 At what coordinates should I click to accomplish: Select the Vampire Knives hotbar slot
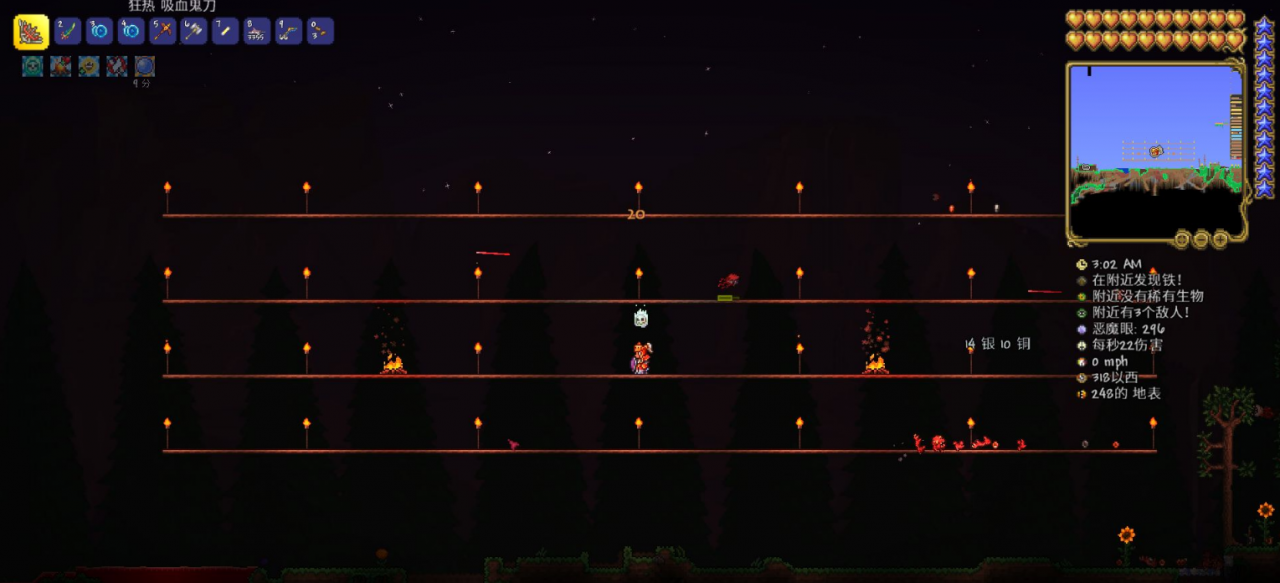[x=31, y=32]
